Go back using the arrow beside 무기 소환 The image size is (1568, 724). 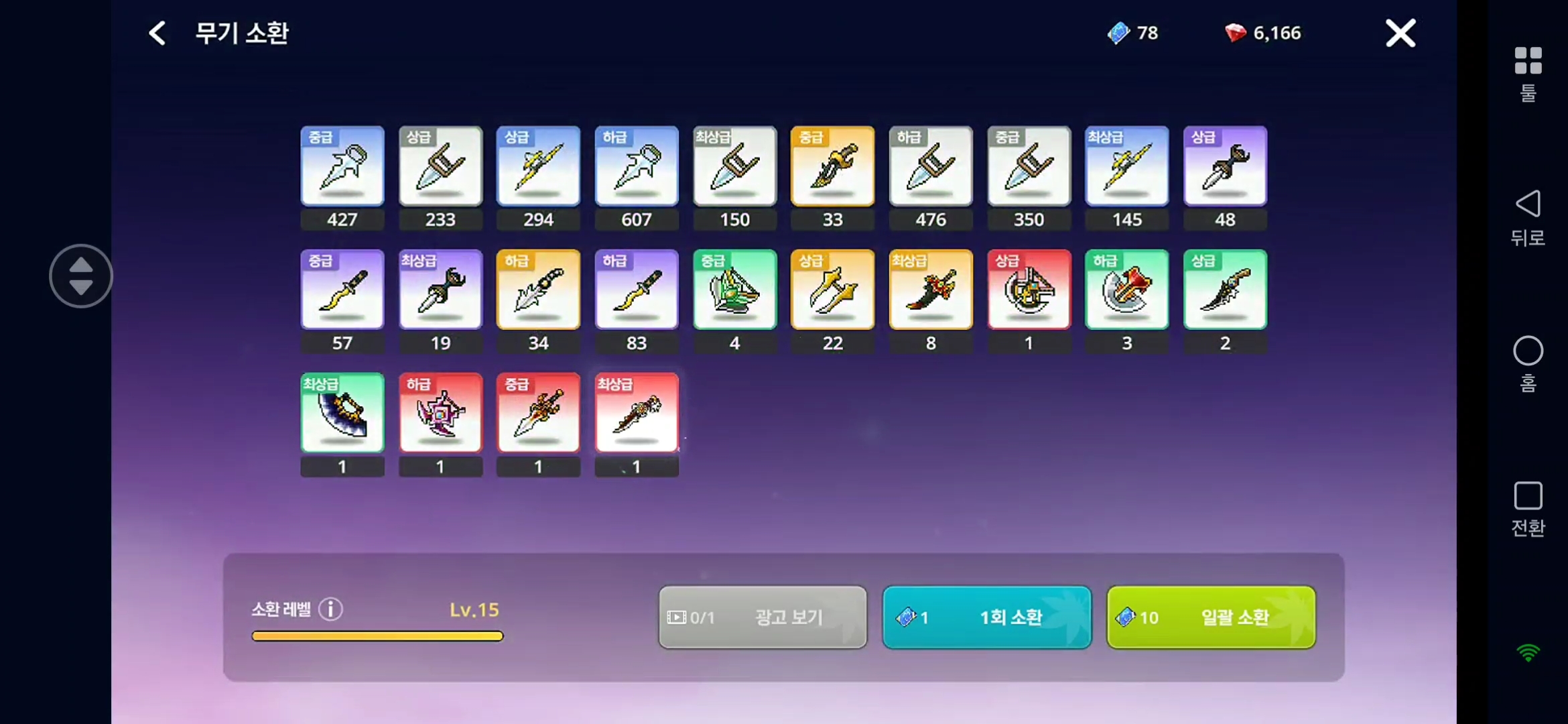coord(157,33)
